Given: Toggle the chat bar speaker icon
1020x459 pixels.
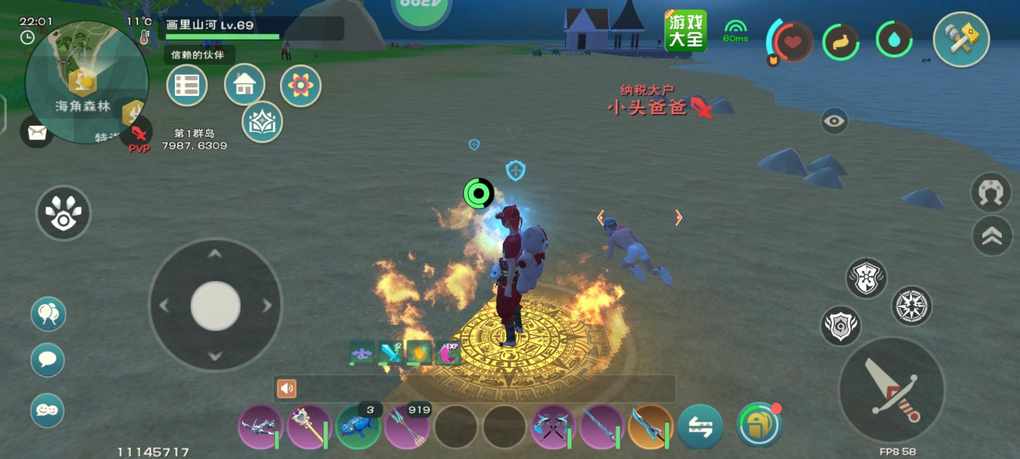Looking at the screenshot, I should coord(287,388).
